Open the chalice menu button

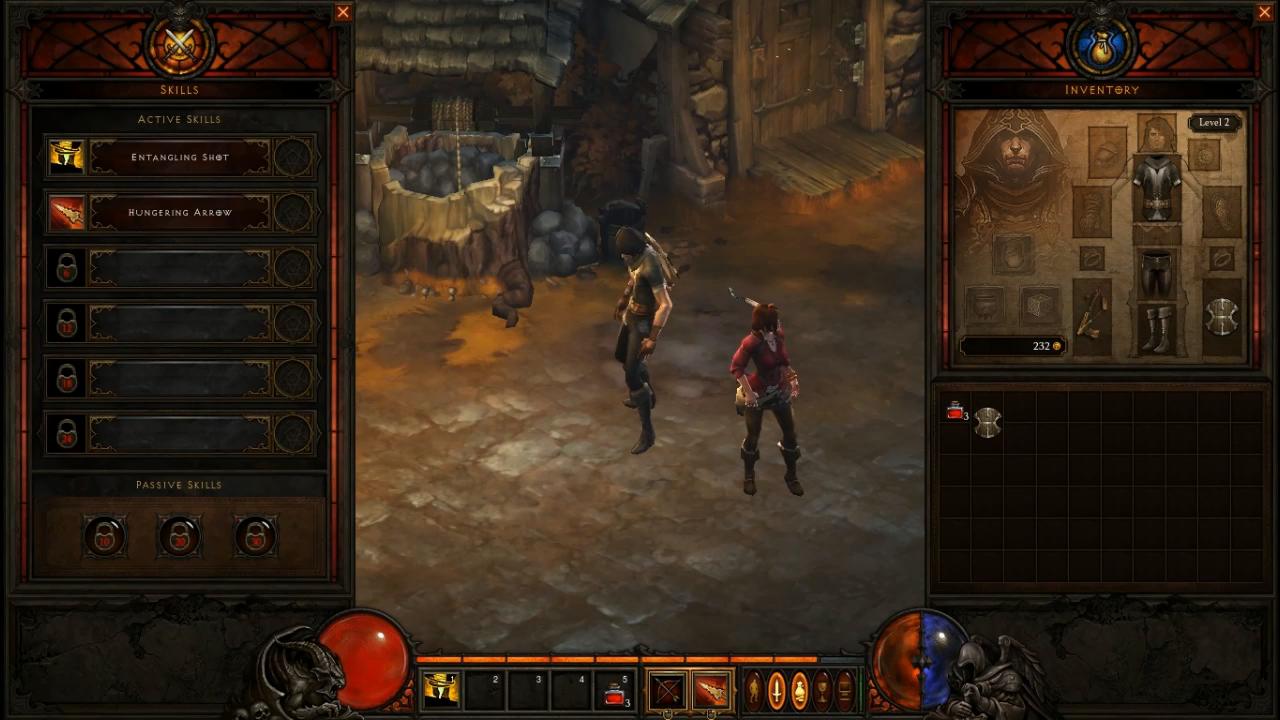pyautogui.click(x=822, y=690)
